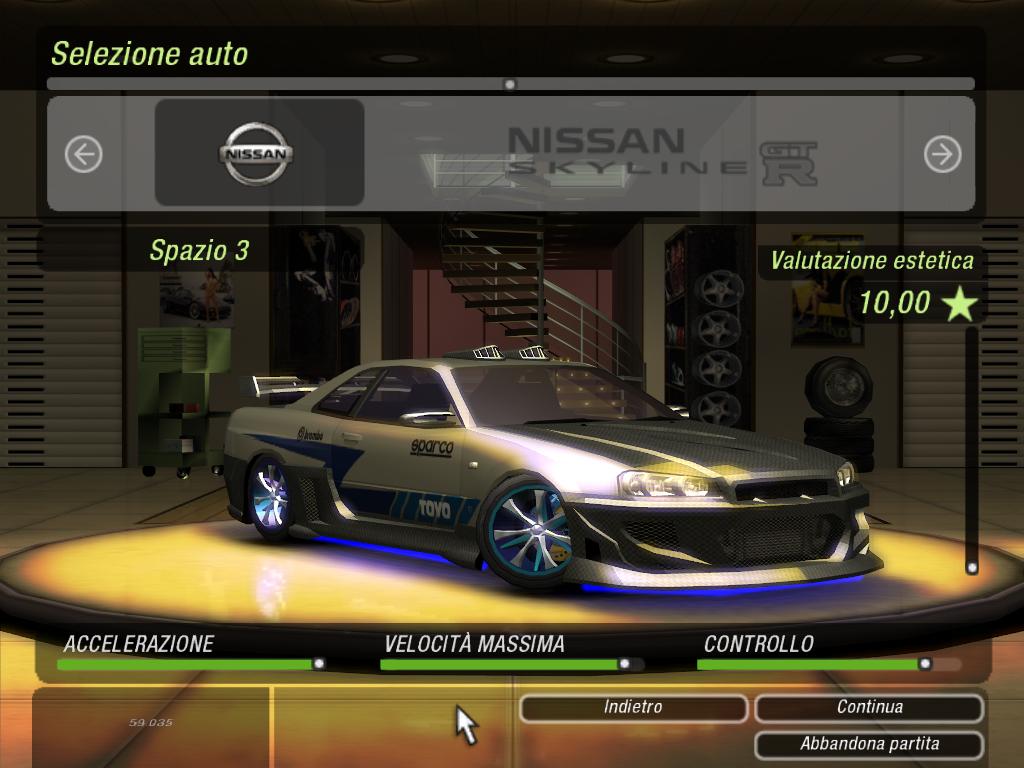This screenshot has width=1024, height=768.
Task: Select the previous car with left arrow
Action: pos(84,154)
